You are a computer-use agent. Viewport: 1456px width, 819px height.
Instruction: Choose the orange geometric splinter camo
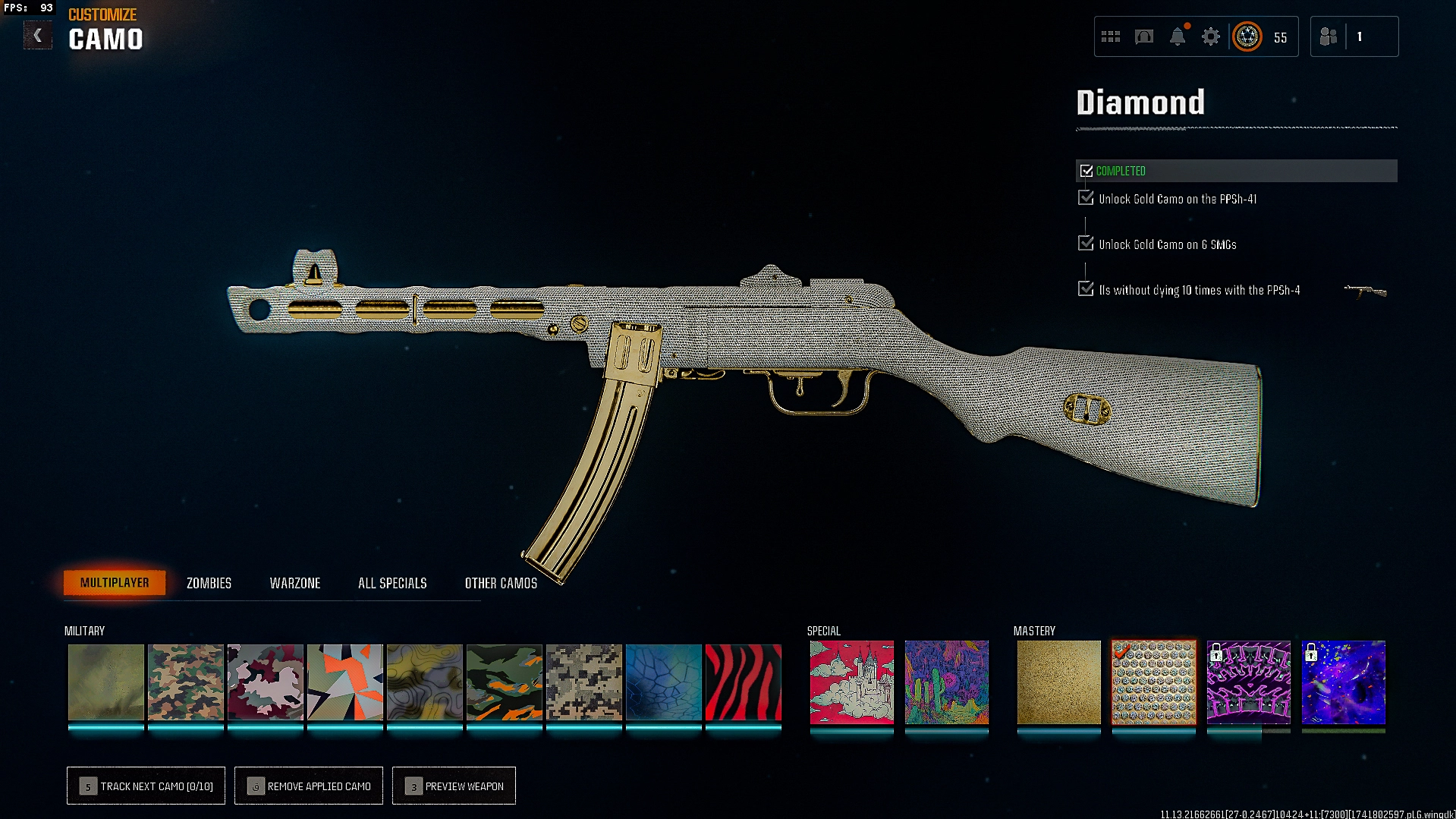click(344, 682)
